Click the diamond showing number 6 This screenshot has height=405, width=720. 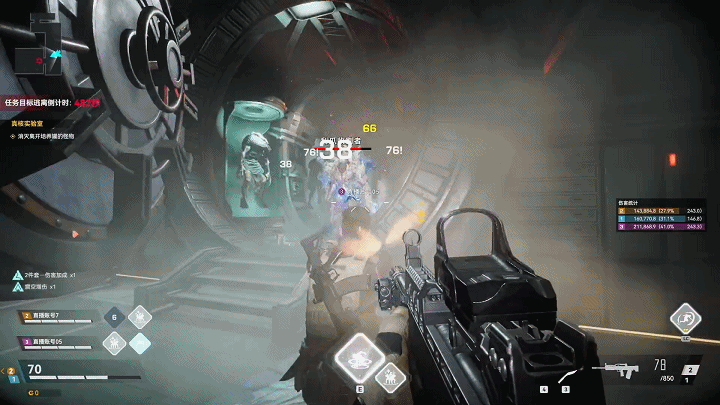pos(115,317)
